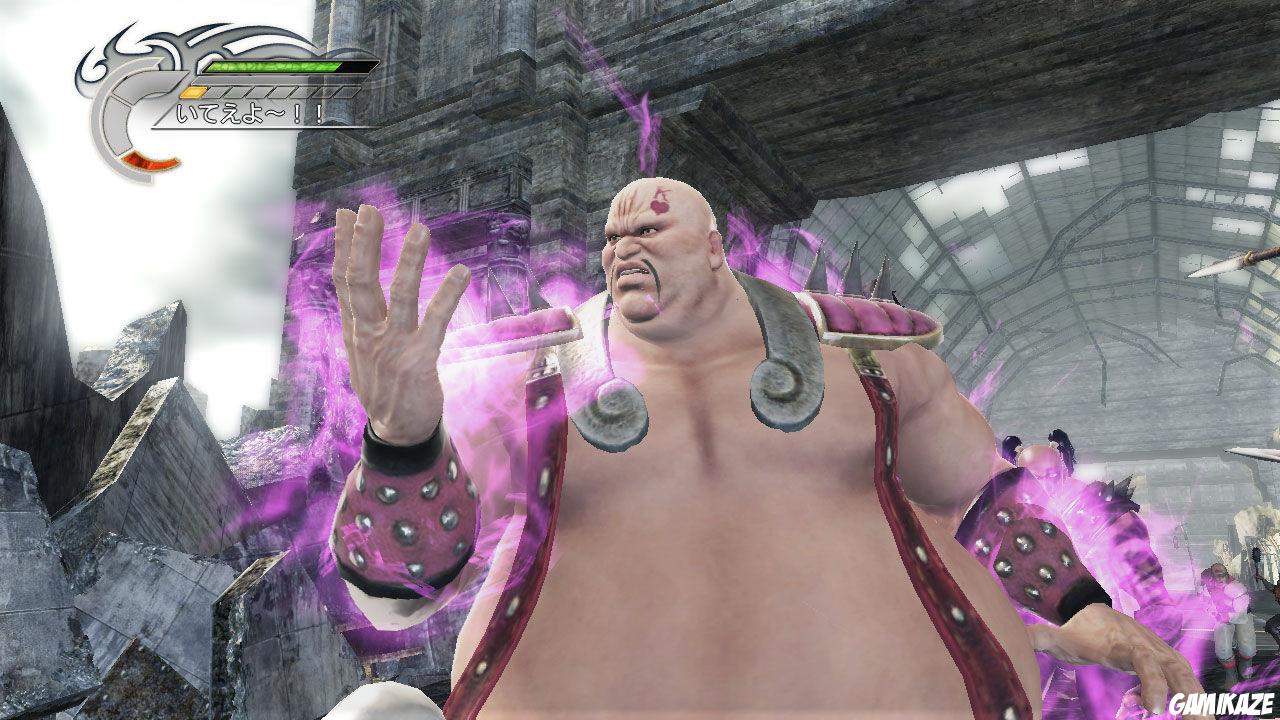Click the green health bar to check its level
1280x720 pixels.
tap(272, 66)
